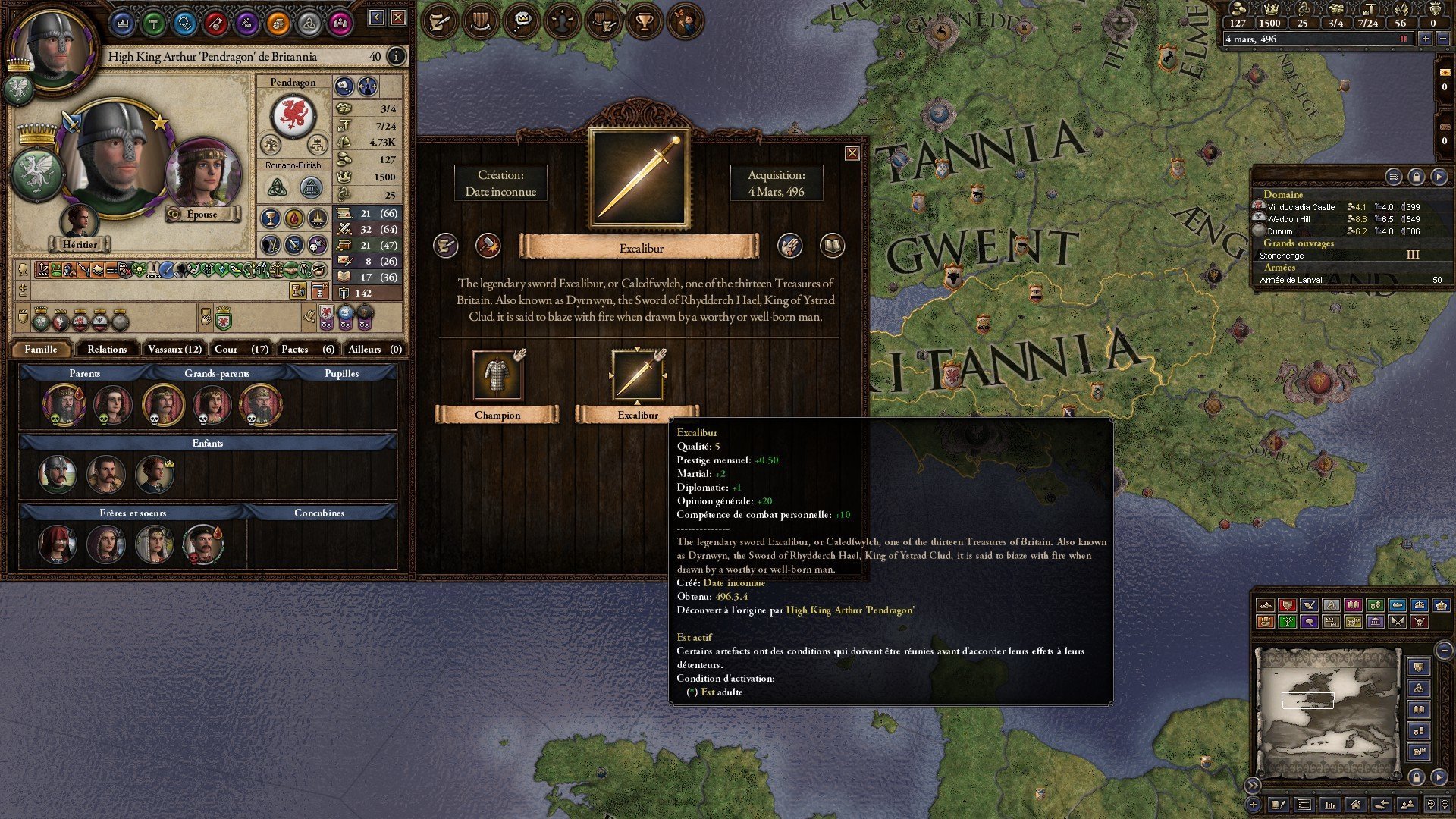Increase game speed with plus button
The width and height of the screenshot is (1456, 819).
[1426, 39]
